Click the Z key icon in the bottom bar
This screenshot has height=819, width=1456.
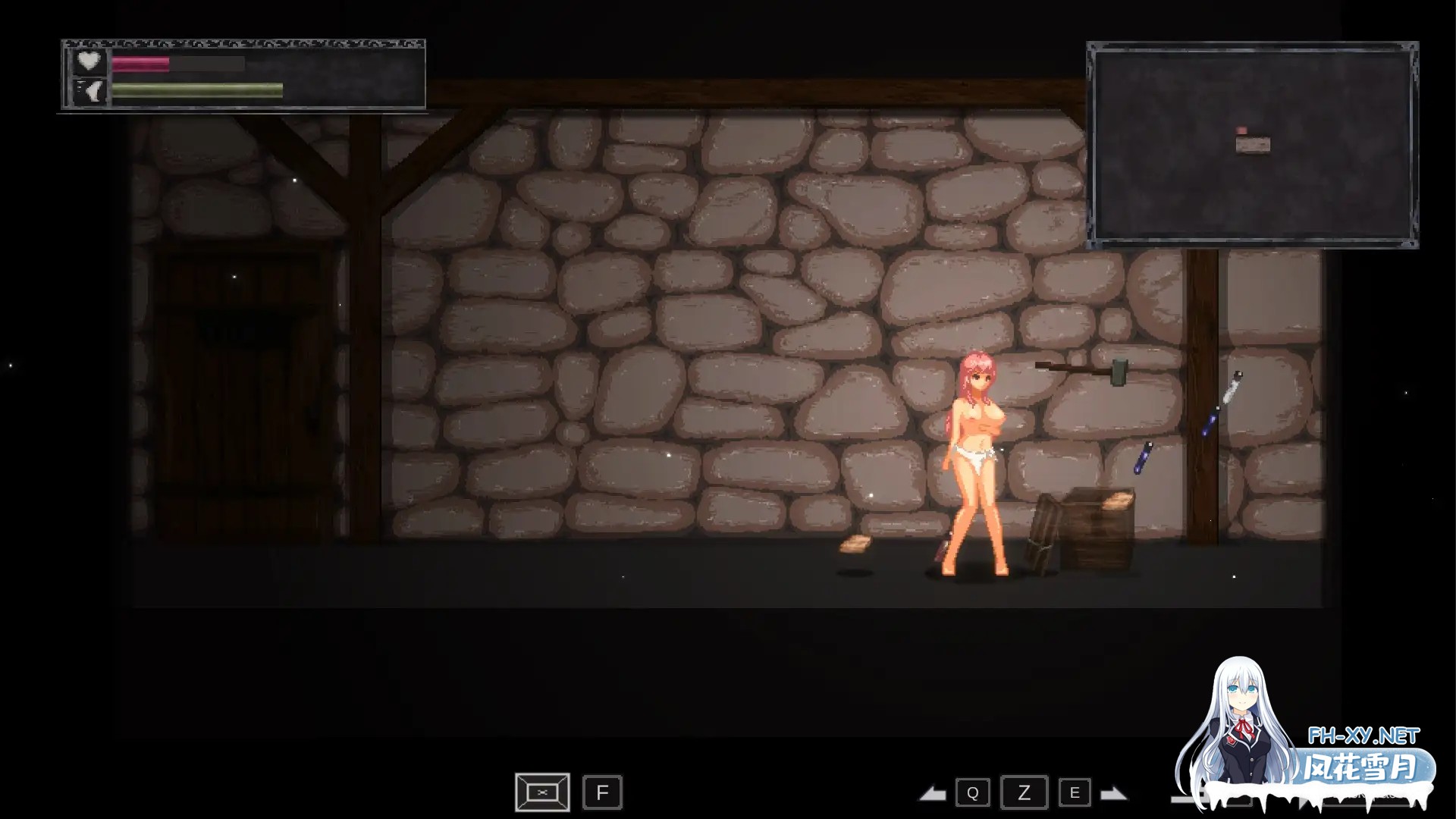tap(1024, 793)
